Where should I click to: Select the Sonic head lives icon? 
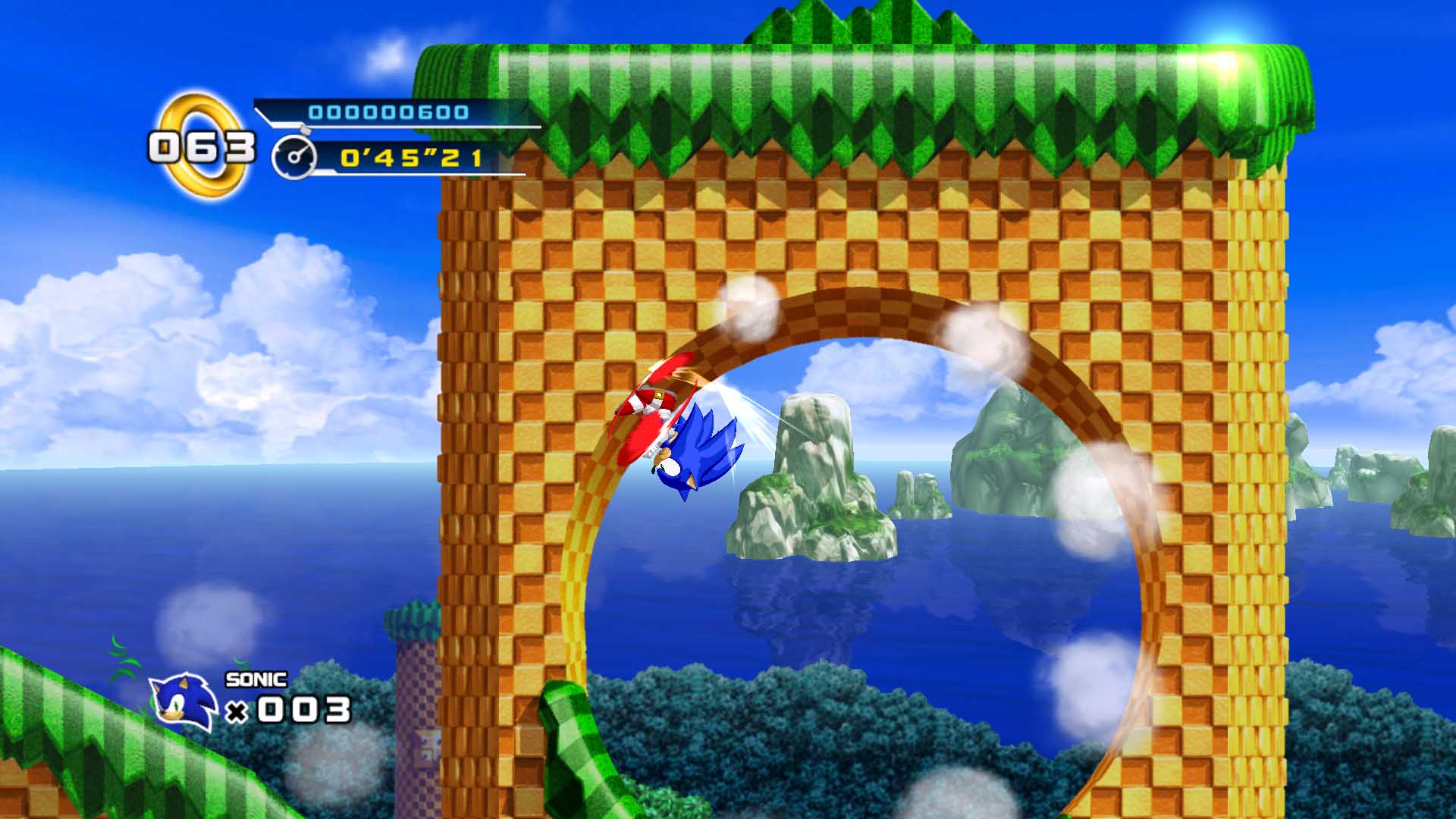(183, 703)
